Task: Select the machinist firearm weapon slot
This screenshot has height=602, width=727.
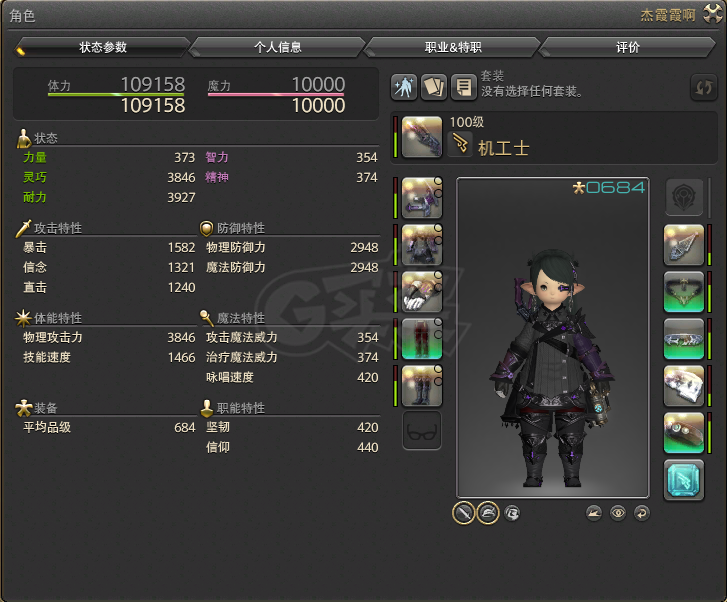Action: pos(422,137)
